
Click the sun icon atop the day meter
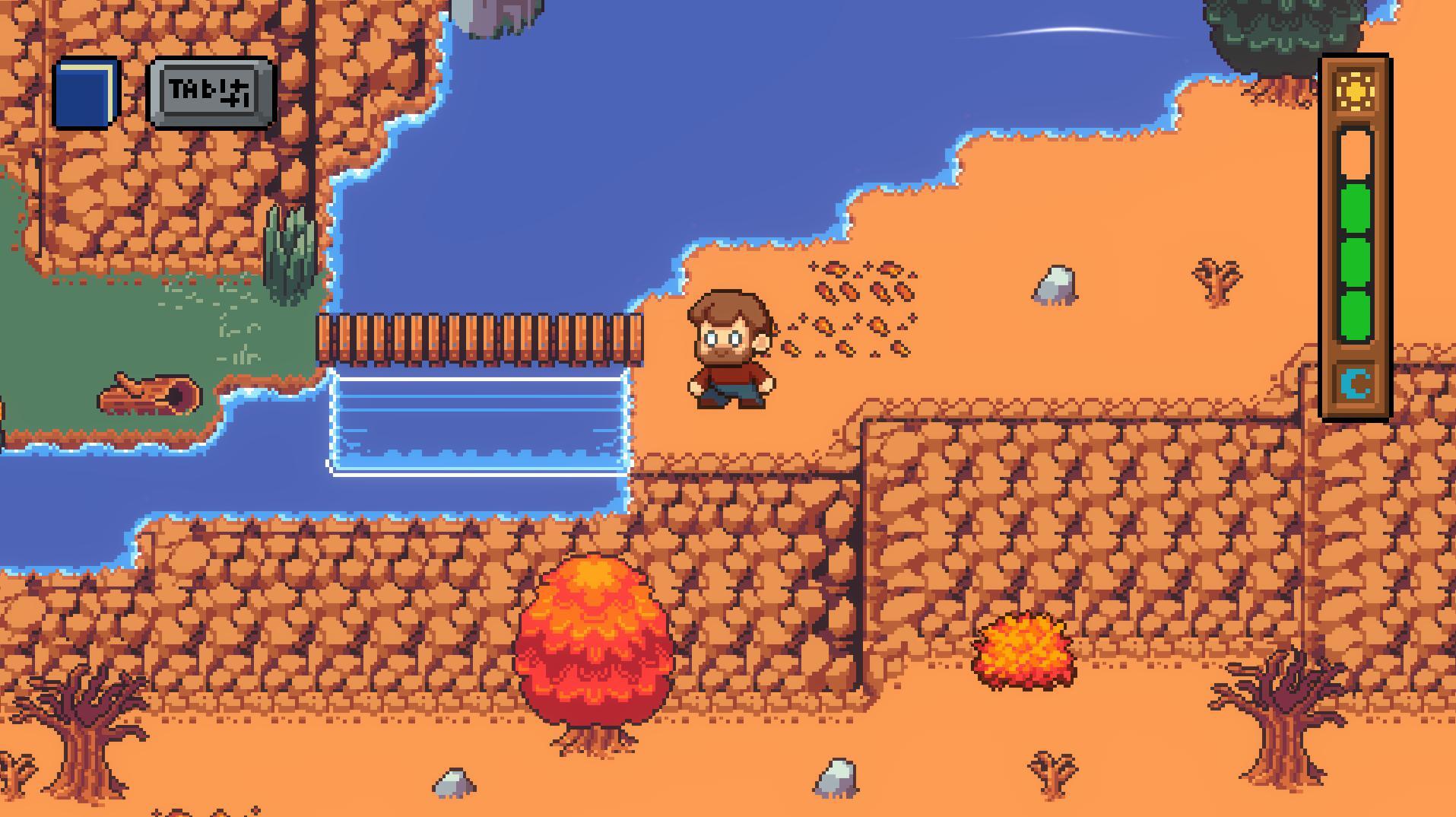point(1356,89)
